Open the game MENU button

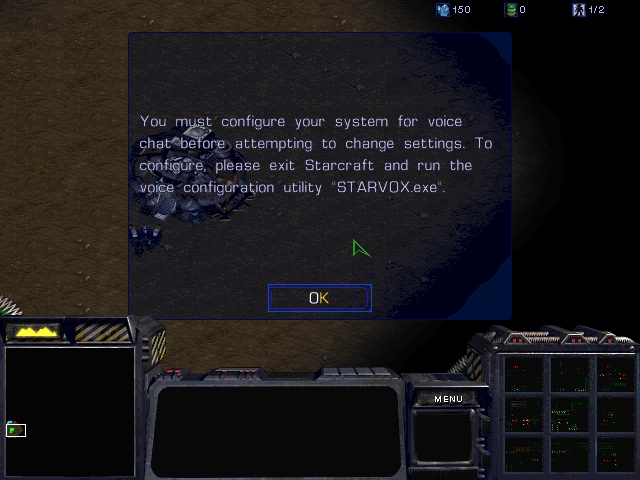tap(448, 399)
